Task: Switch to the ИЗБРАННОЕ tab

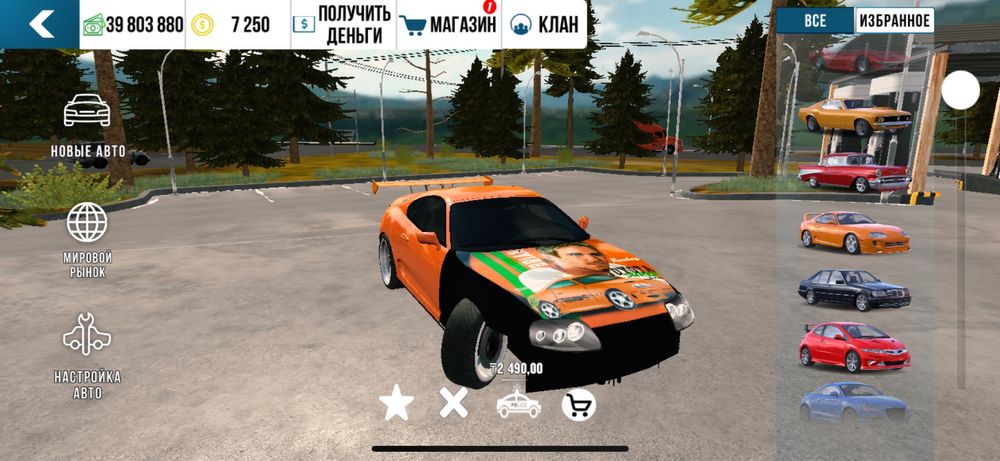Action: point(894,21)
